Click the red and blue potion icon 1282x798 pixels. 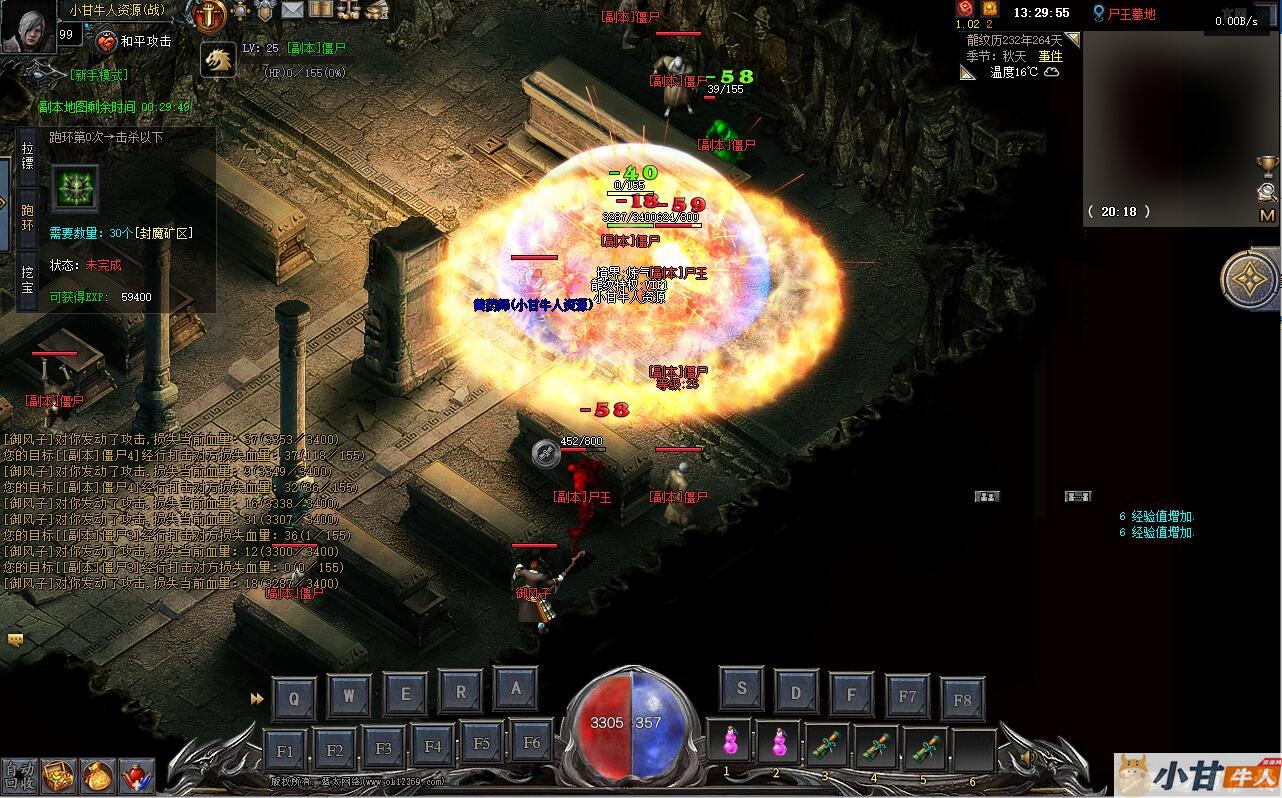pos(136,775)
